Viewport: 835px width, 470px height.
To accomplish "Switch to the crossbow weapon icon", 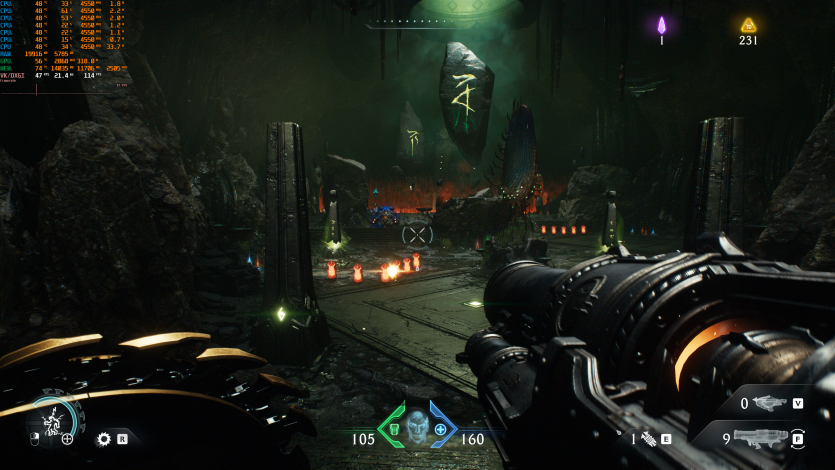I will coord(769,404).
